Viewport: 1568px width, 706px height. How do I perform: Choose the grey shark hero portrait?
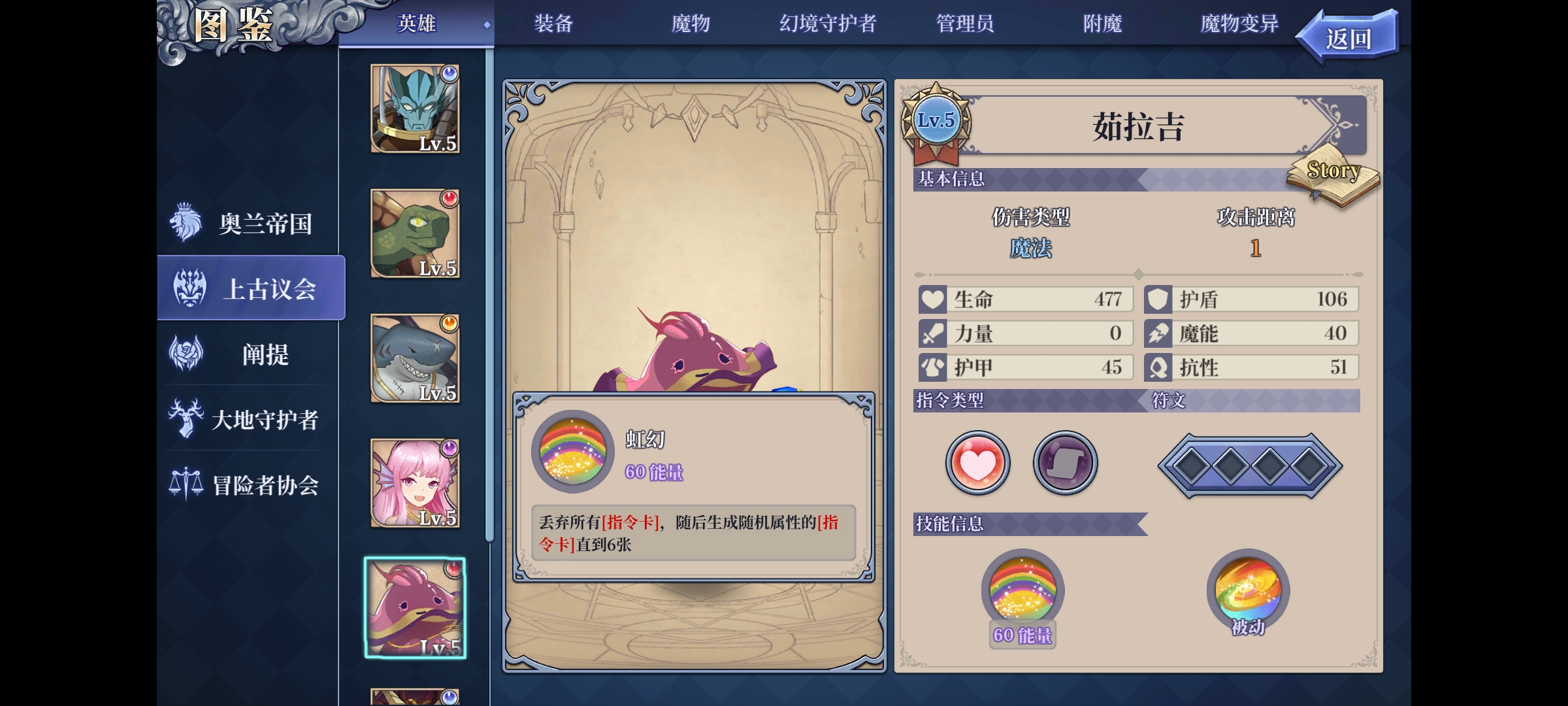point(415,358)
